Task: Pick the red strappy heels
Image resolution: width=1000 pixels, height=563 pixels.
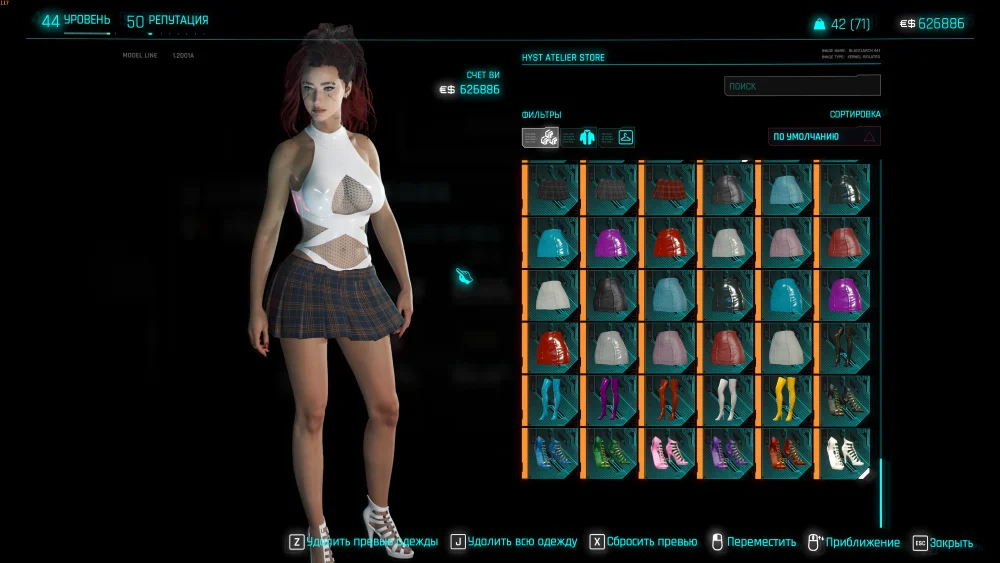Action: 785,451
